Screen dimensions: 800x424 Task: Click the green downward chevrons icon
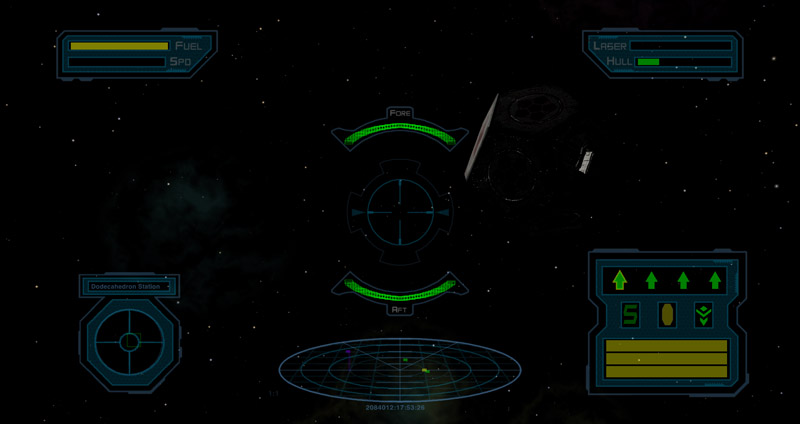[703, 316]
